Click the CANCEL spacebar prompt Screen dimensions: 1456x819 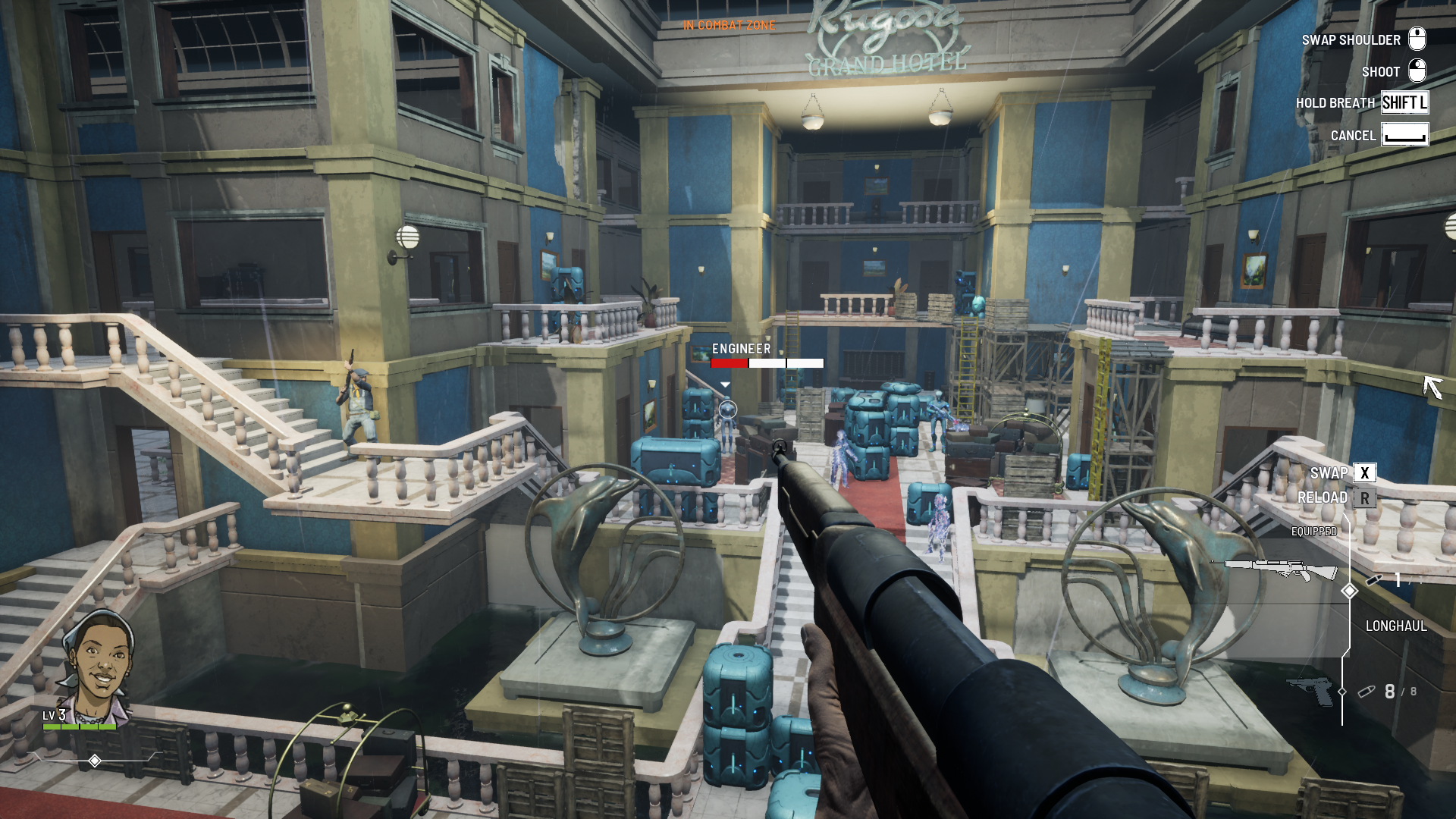[x=1404, y=135]
